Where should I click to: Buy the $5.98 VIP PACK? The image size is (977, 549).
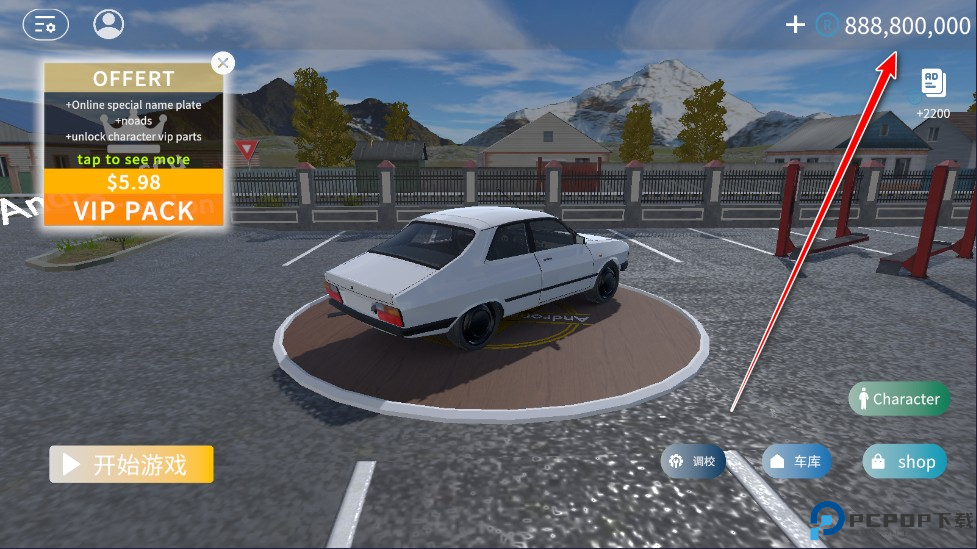(x=133, y=197)
